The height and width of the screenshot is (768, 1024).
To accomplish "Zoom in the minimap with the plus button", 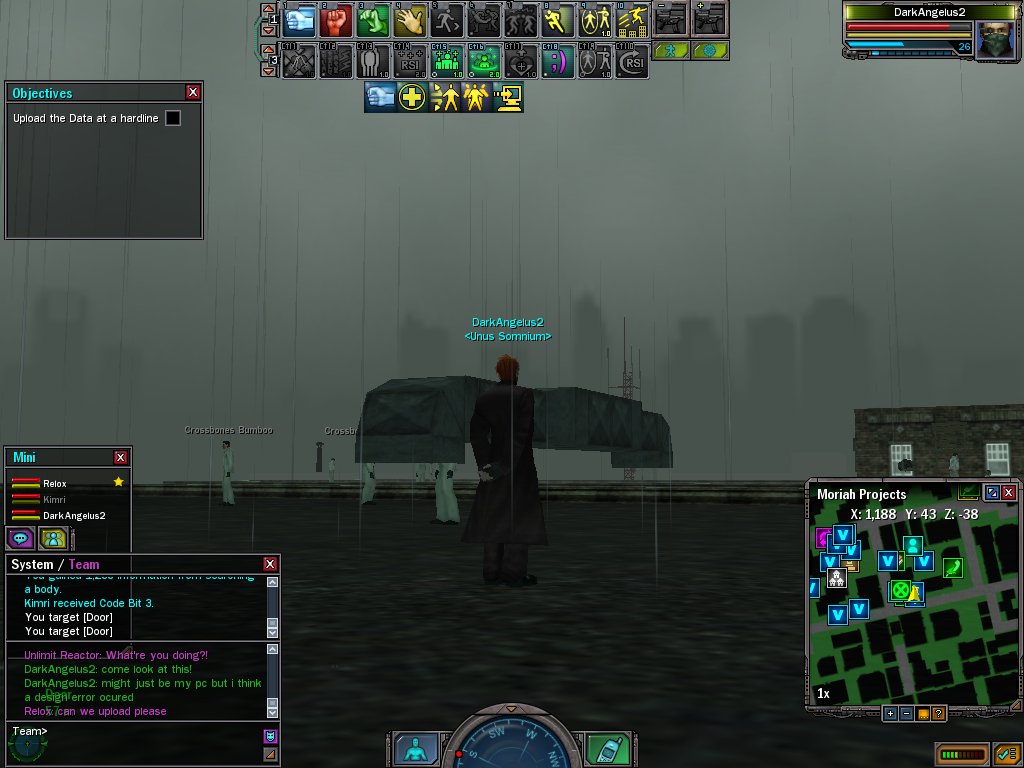I will click(x=890, y=713).
